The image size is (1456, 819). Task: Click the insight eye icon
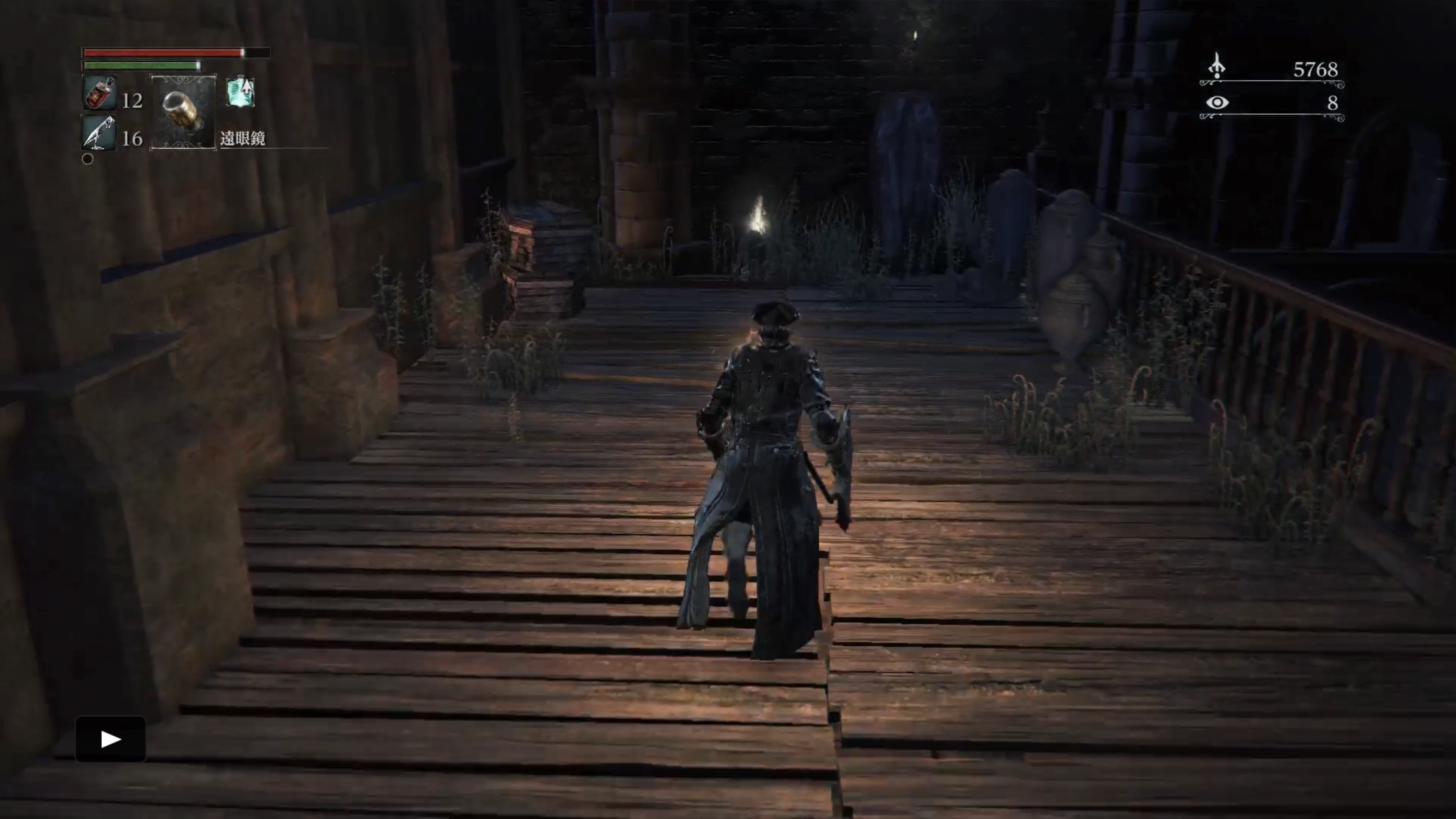[x=1217, y=102]
